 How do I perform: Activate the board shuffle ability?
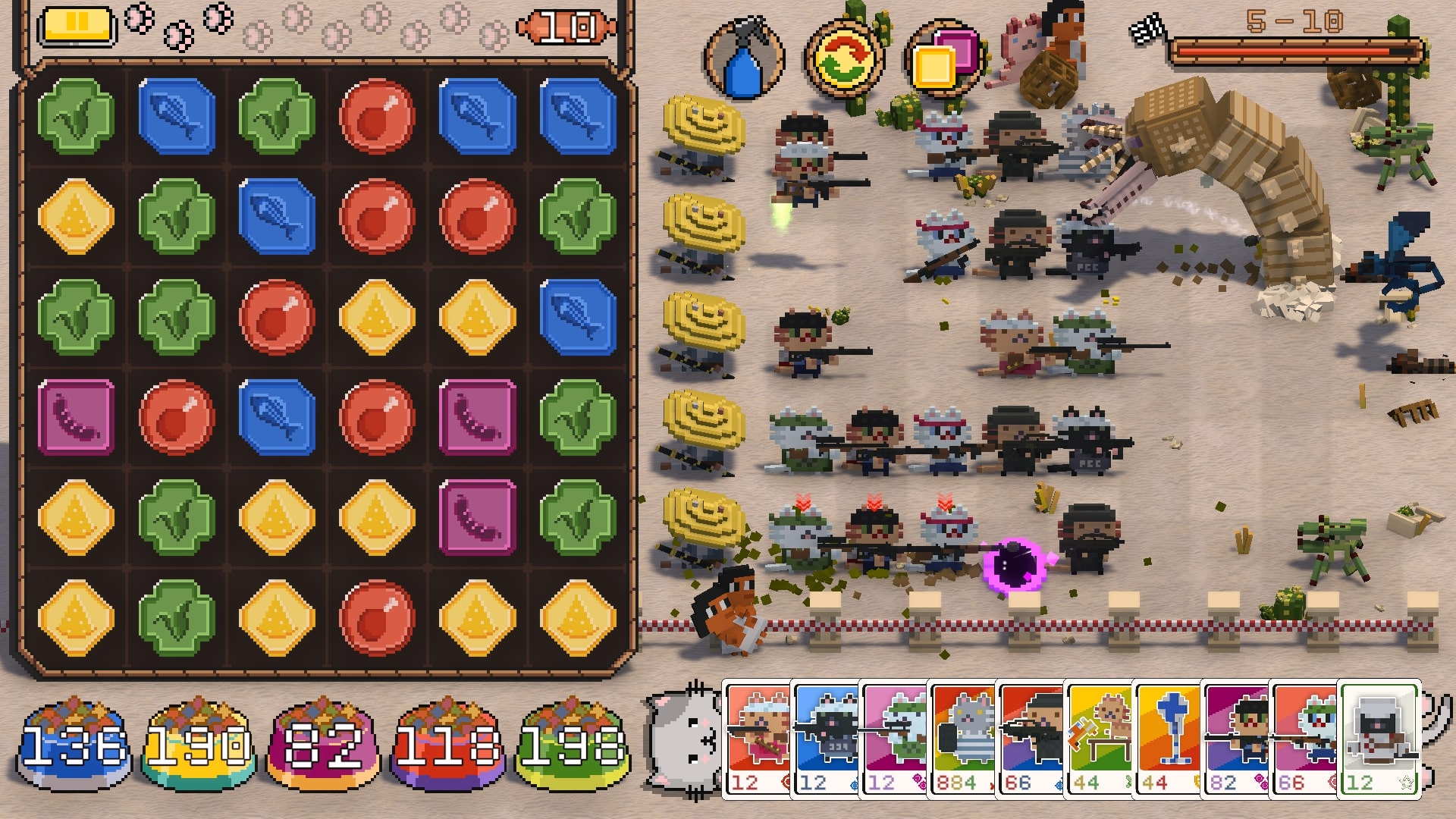(844, 57)
